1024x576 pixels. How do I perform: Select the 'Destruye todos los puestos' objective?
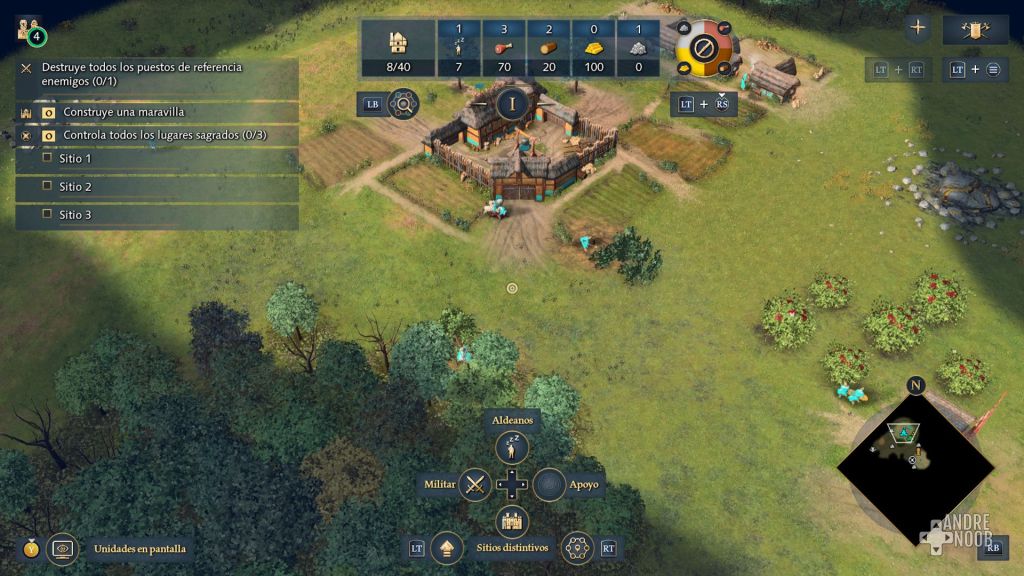[x=141, y=73]
